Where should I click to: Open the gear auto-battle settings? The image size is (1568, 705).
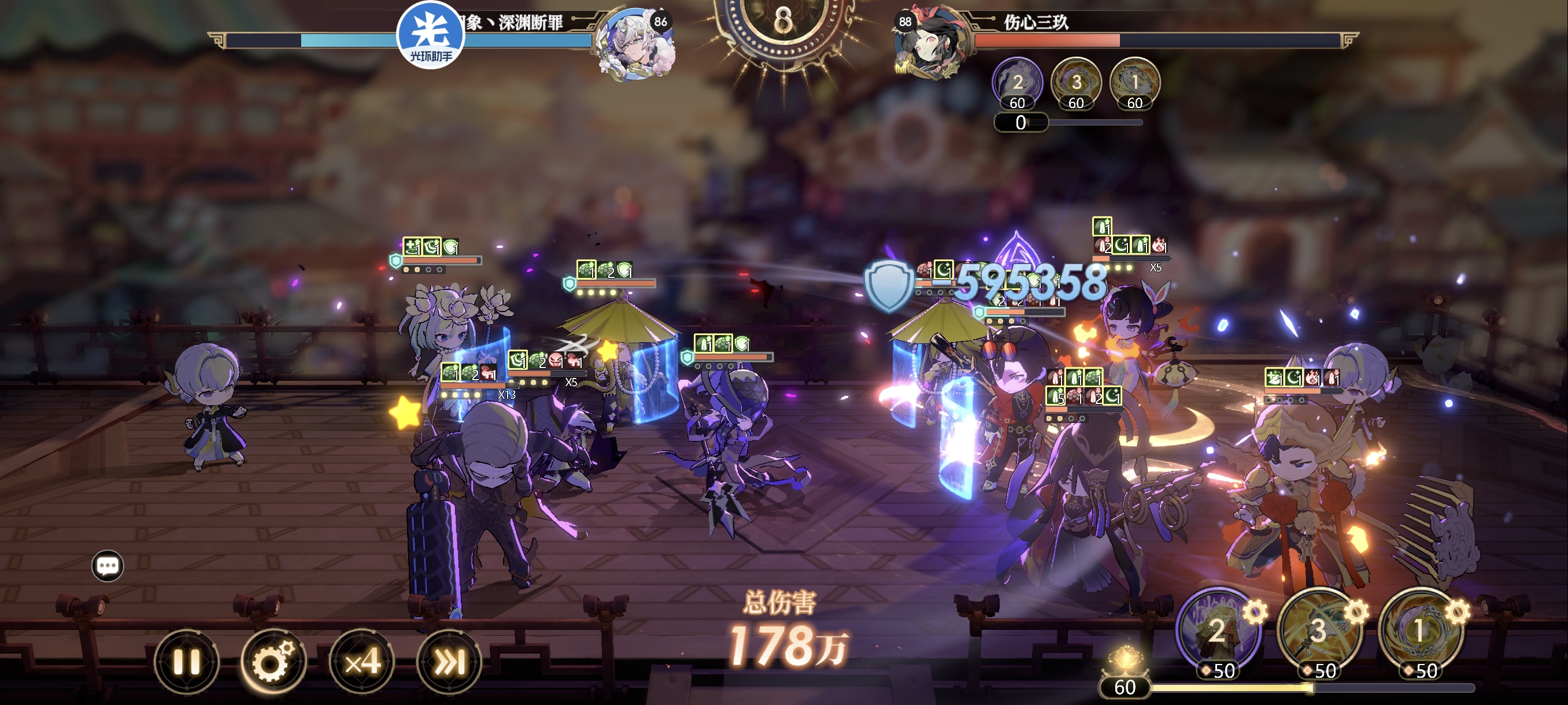[x=273, y=662]
